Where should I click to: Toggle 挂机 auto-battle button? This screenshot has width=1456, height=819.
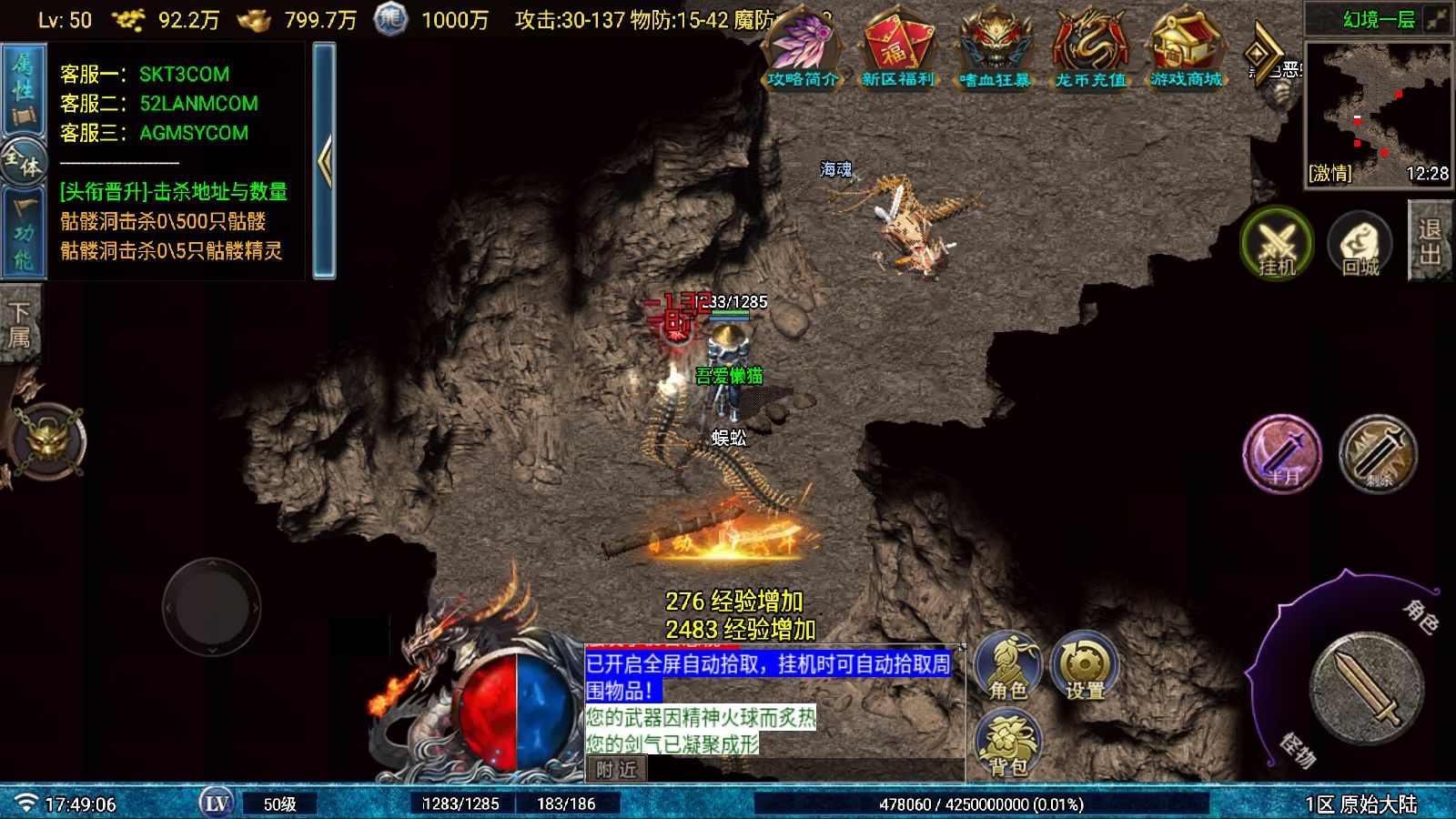point(1277,244)
